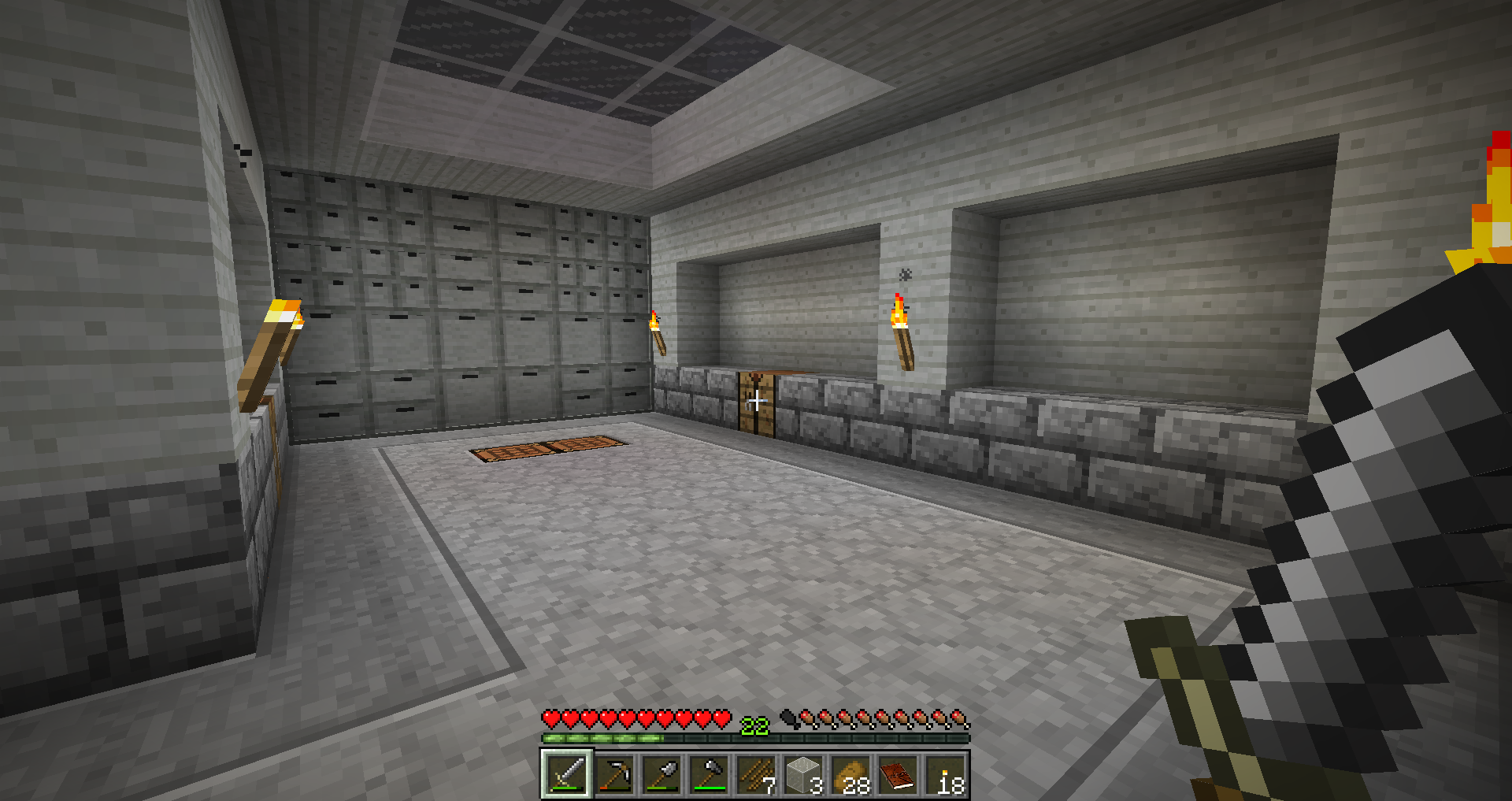Select the pickaxe in the hotbar

tap(613, 774)
